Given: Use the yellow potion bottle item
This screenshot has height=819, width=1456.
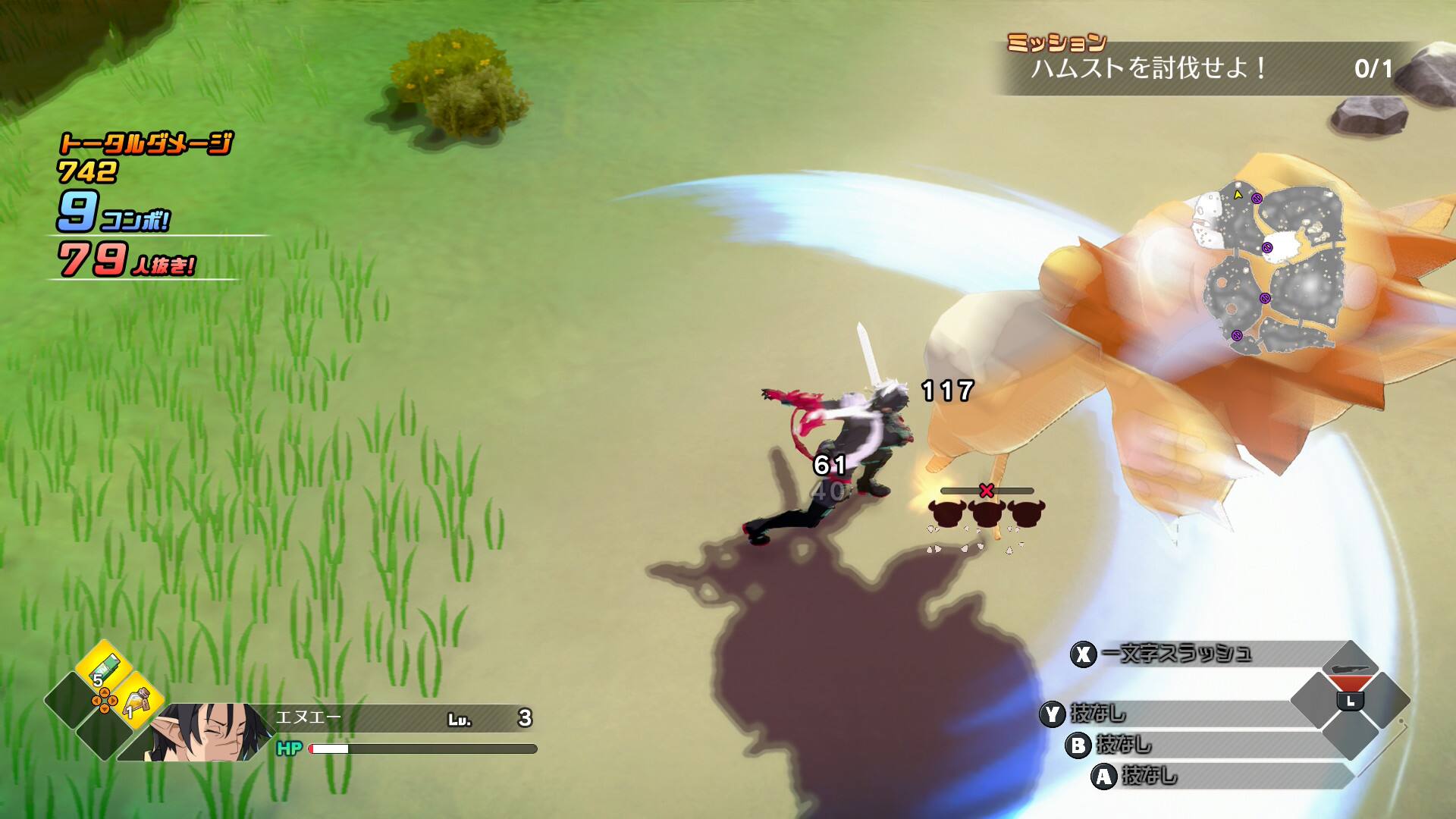Looking at the screenshot, I should click(x=138, y=701).
